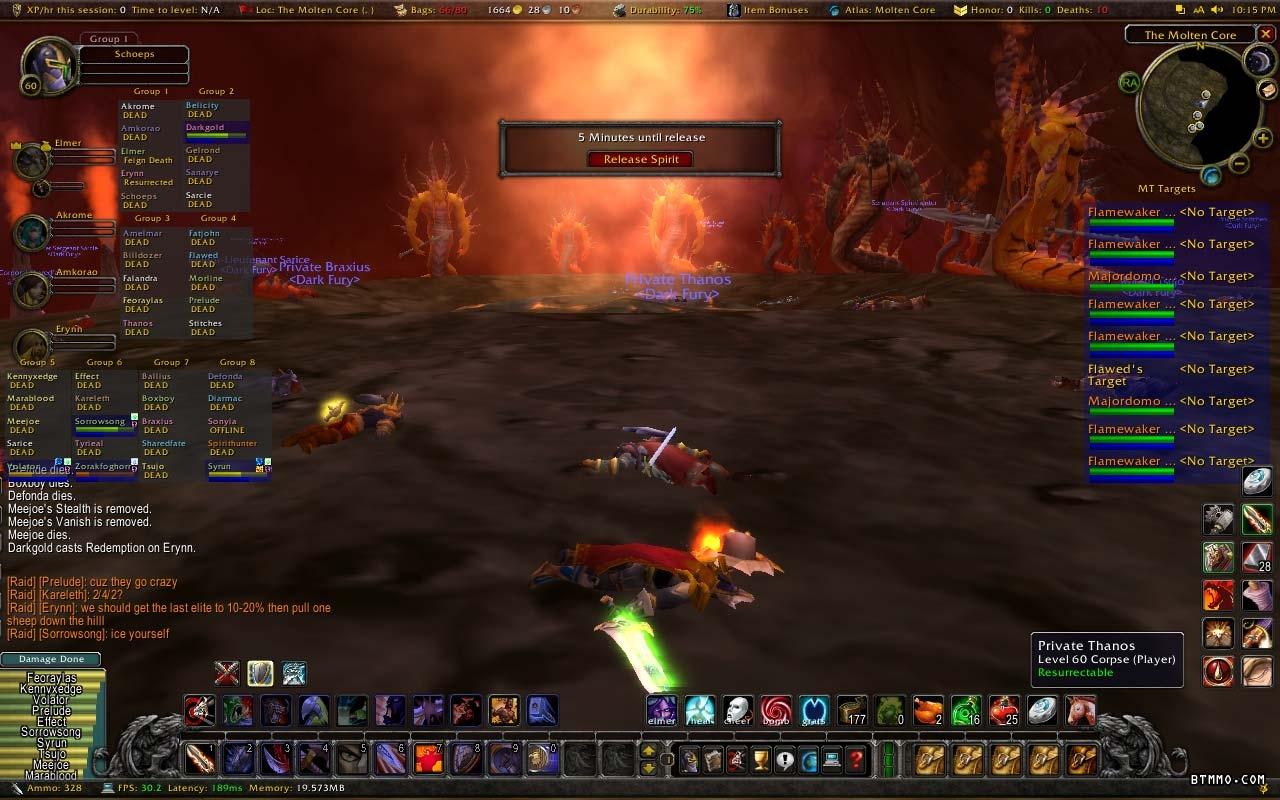Viewport: 1280px width, 800px height.
Task: Open the mail envelope icon by the minimap
Action: (1267, 90)
